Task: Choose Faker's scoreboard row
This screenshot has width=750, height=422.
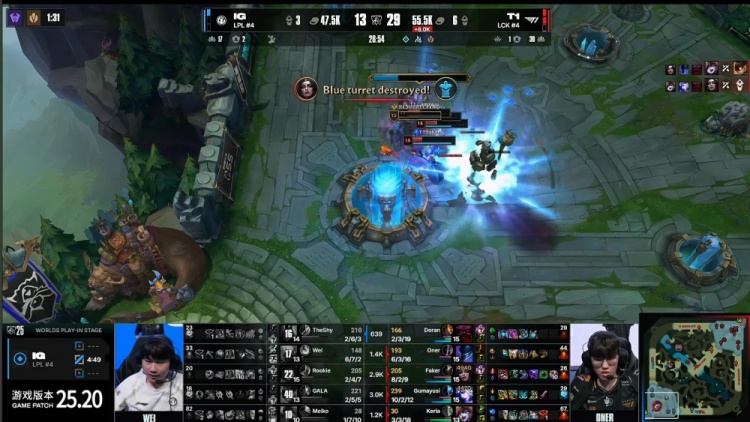Action: tap(430, 372)
